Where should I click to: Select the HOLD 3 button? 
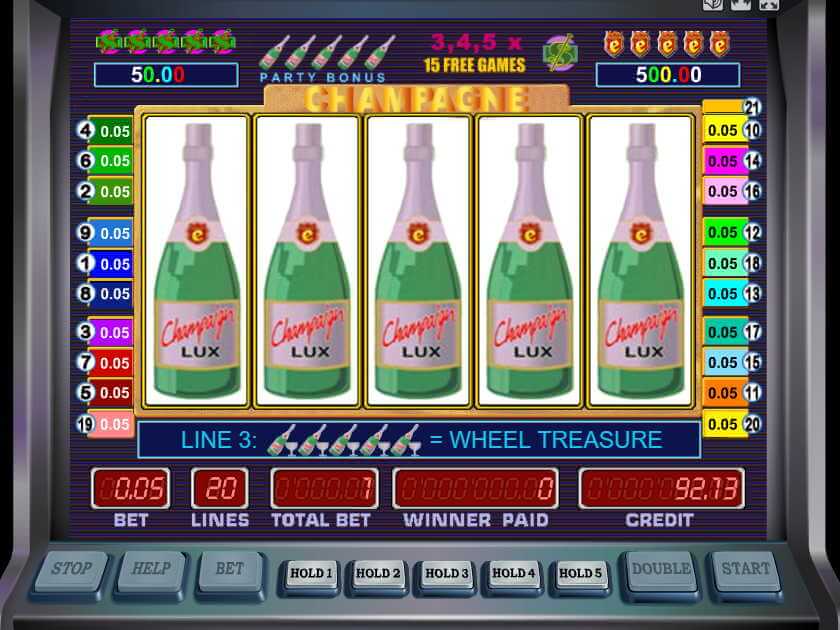coord(446,574)
